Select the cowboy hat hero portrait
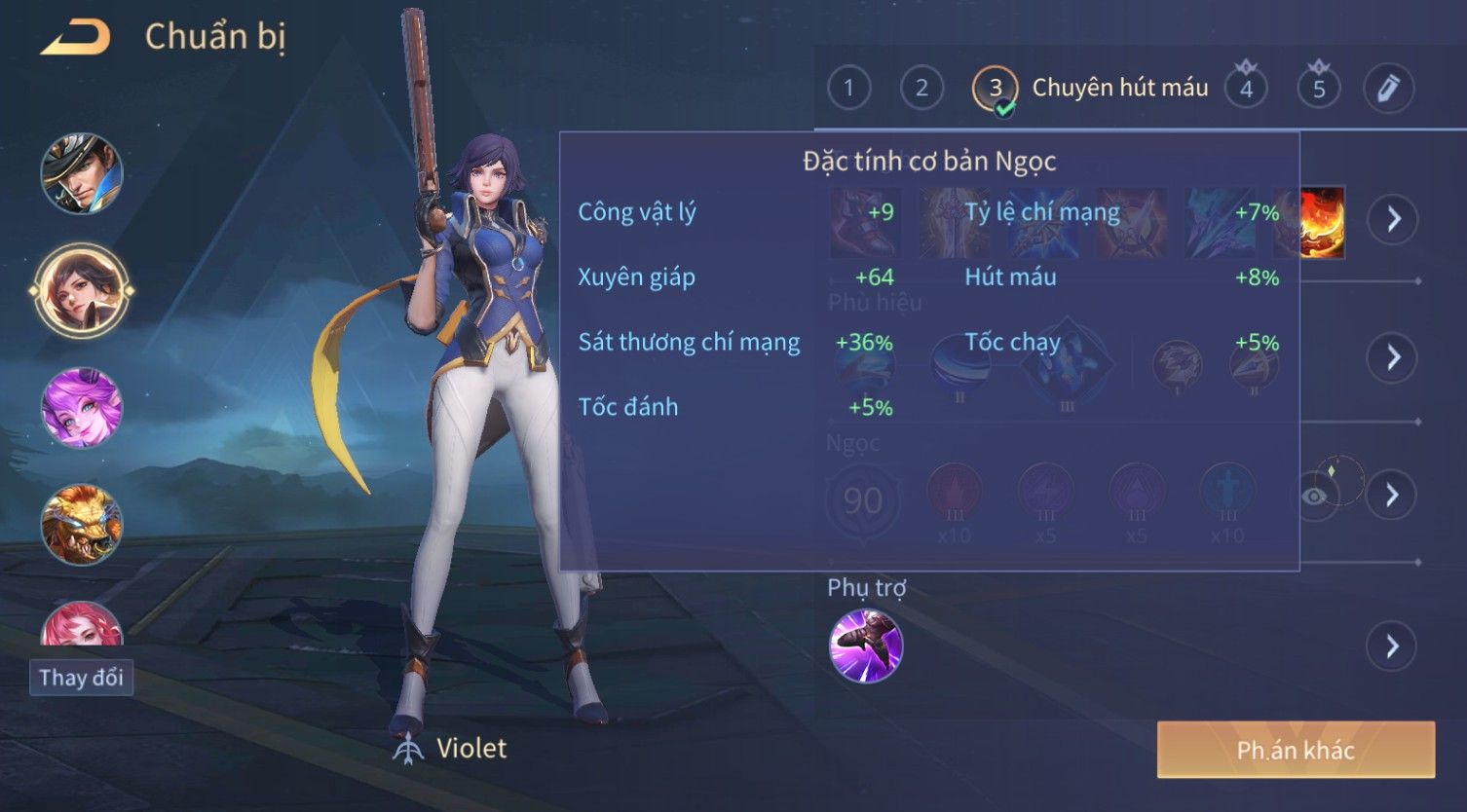Image resolution: width=1467 pixels, height=812 pixels. [82, 174]
